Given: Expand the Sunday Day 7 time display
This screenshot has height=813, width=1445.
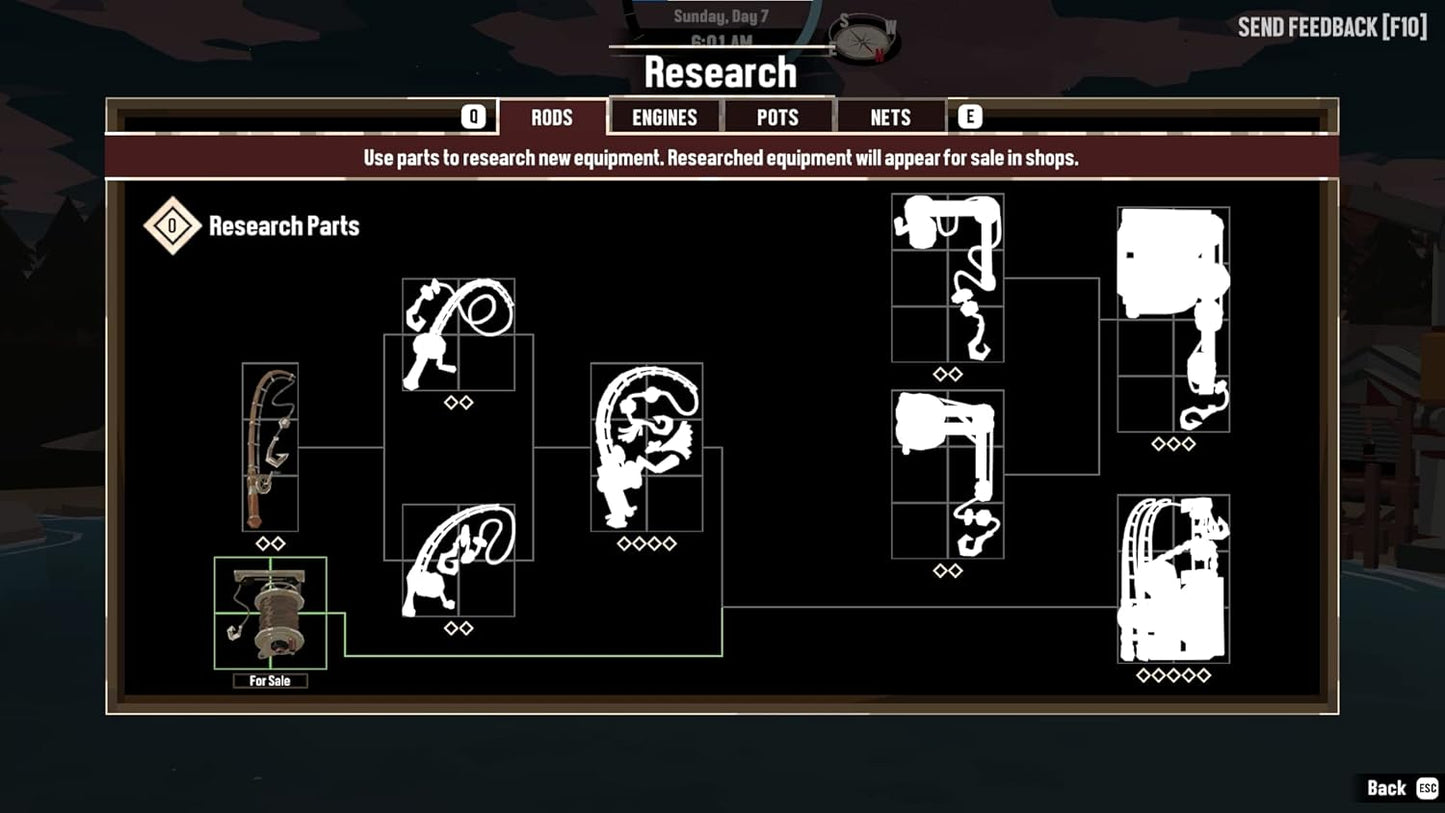Looking at the screenshot, I should (719, 15).
